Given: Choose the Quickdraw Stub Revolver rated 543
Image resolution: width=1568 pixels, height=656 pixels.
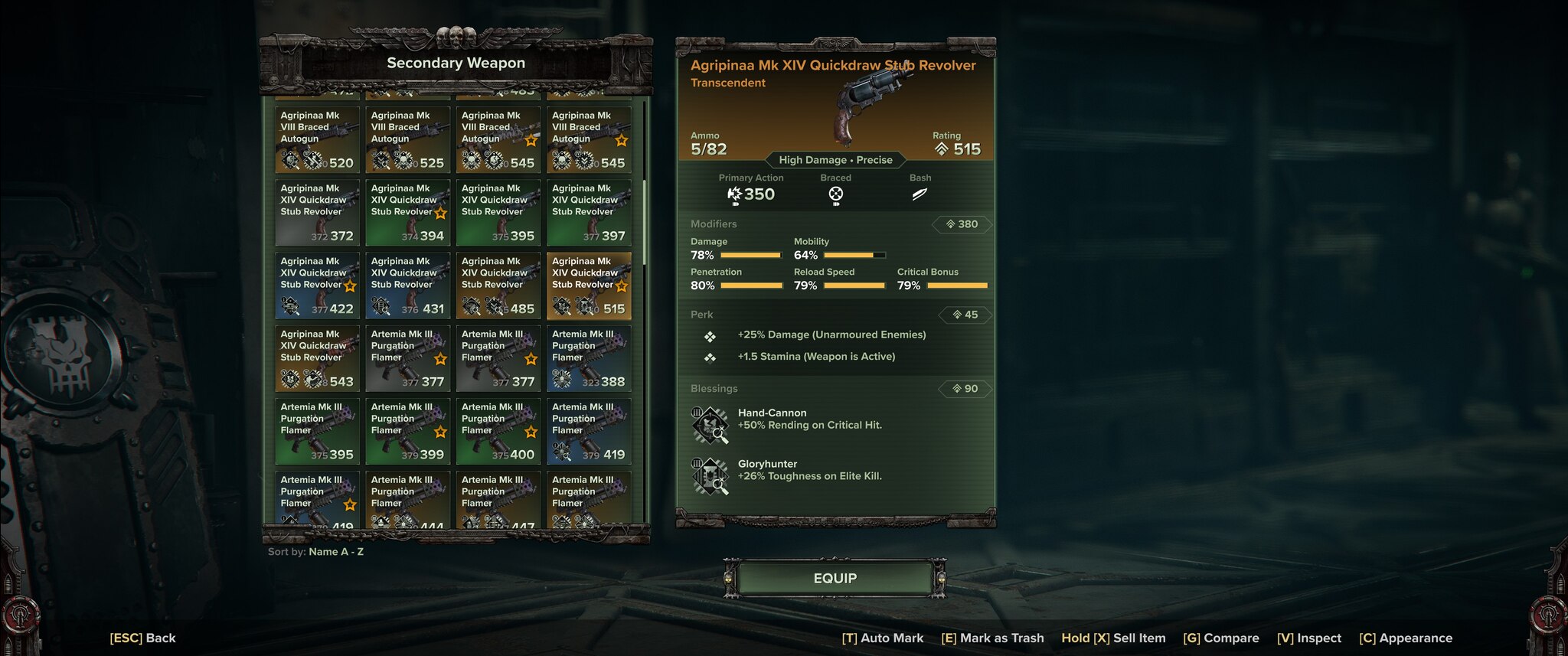Looking at the screenshot, I should (x=317, y=357).
